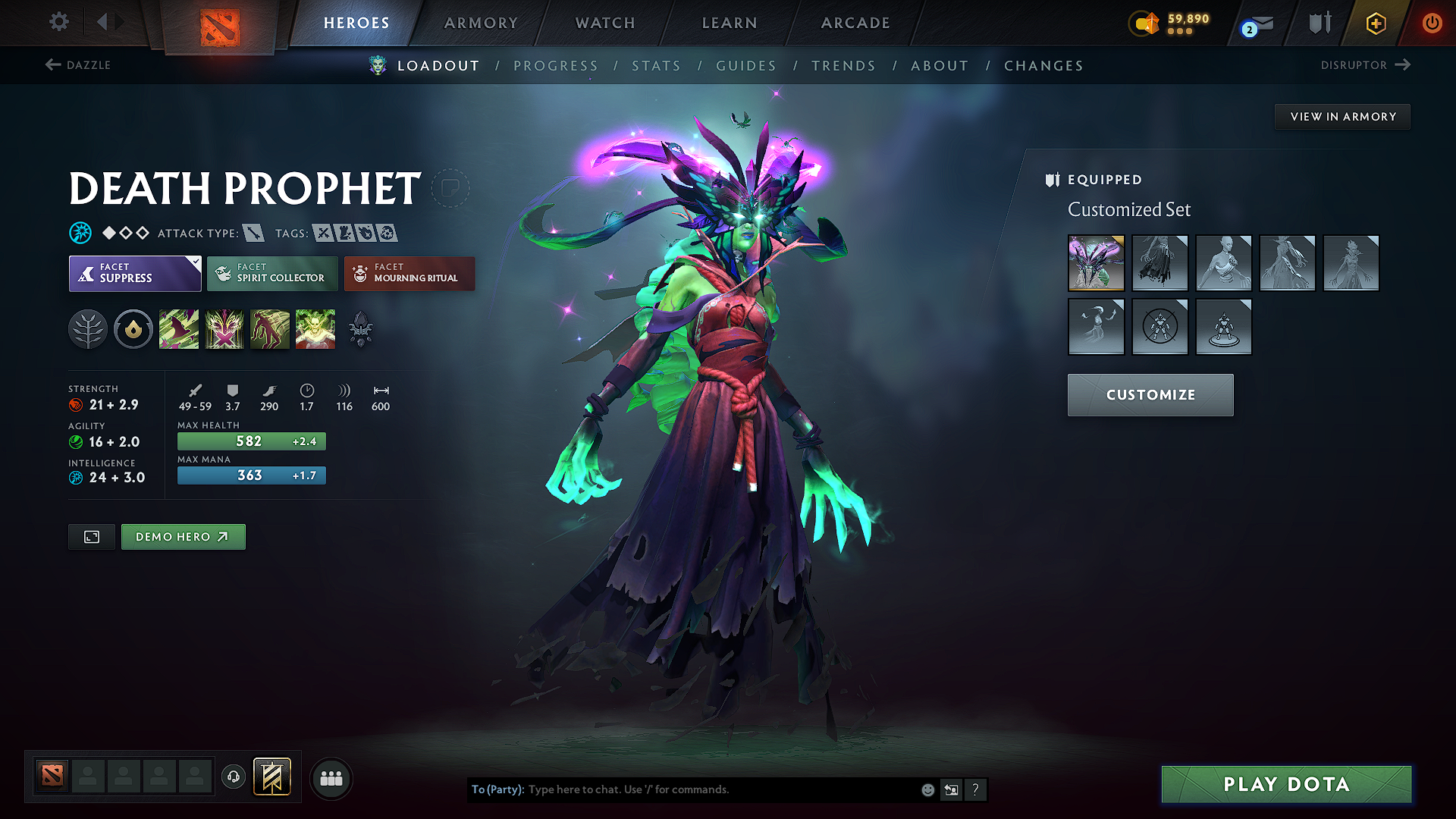Click the headset voice chat icon
The image size is (1456, 819).
(x=233, y=777)
